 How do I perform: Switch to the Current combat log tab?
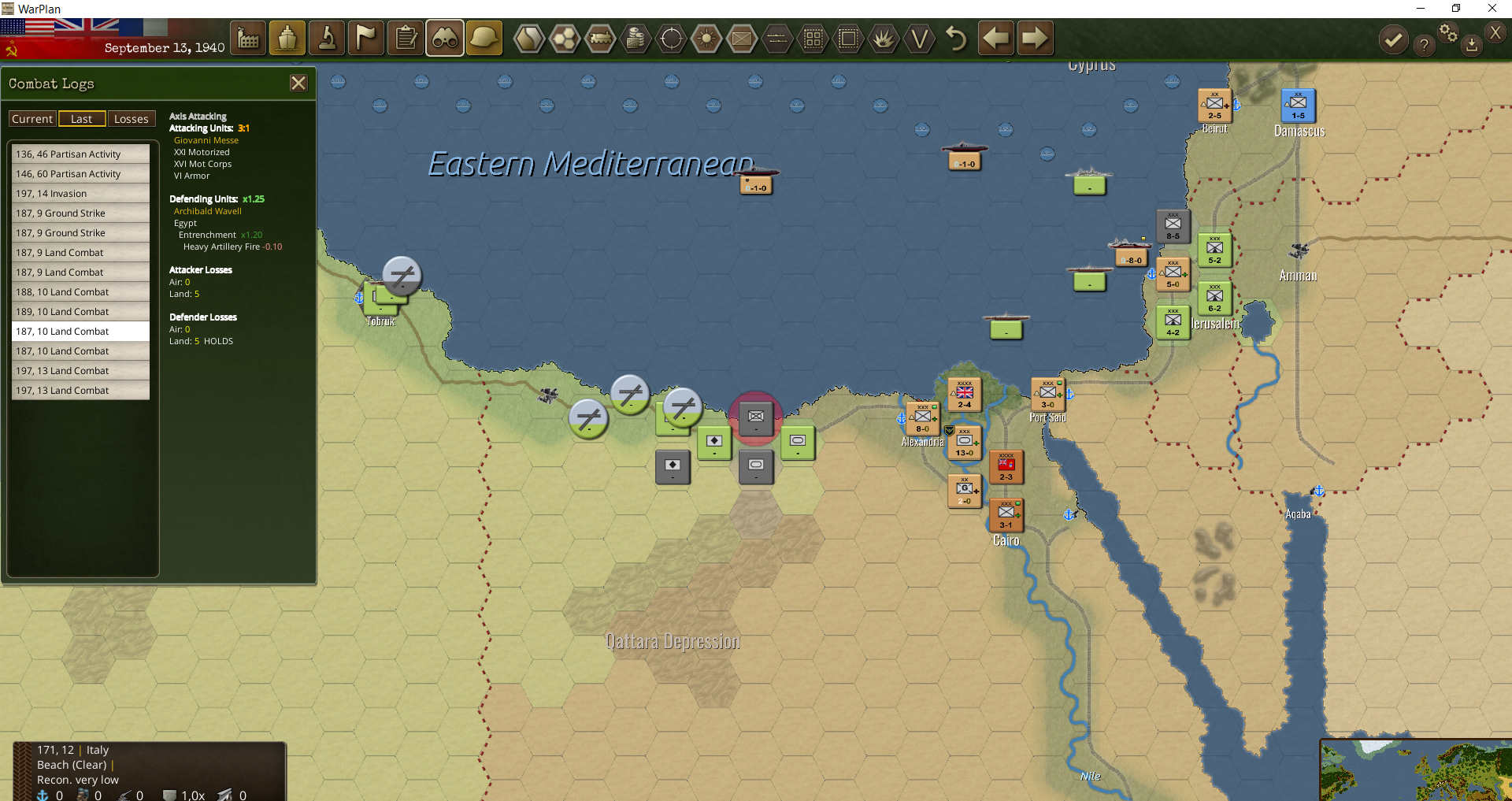(x=31, y=118)
